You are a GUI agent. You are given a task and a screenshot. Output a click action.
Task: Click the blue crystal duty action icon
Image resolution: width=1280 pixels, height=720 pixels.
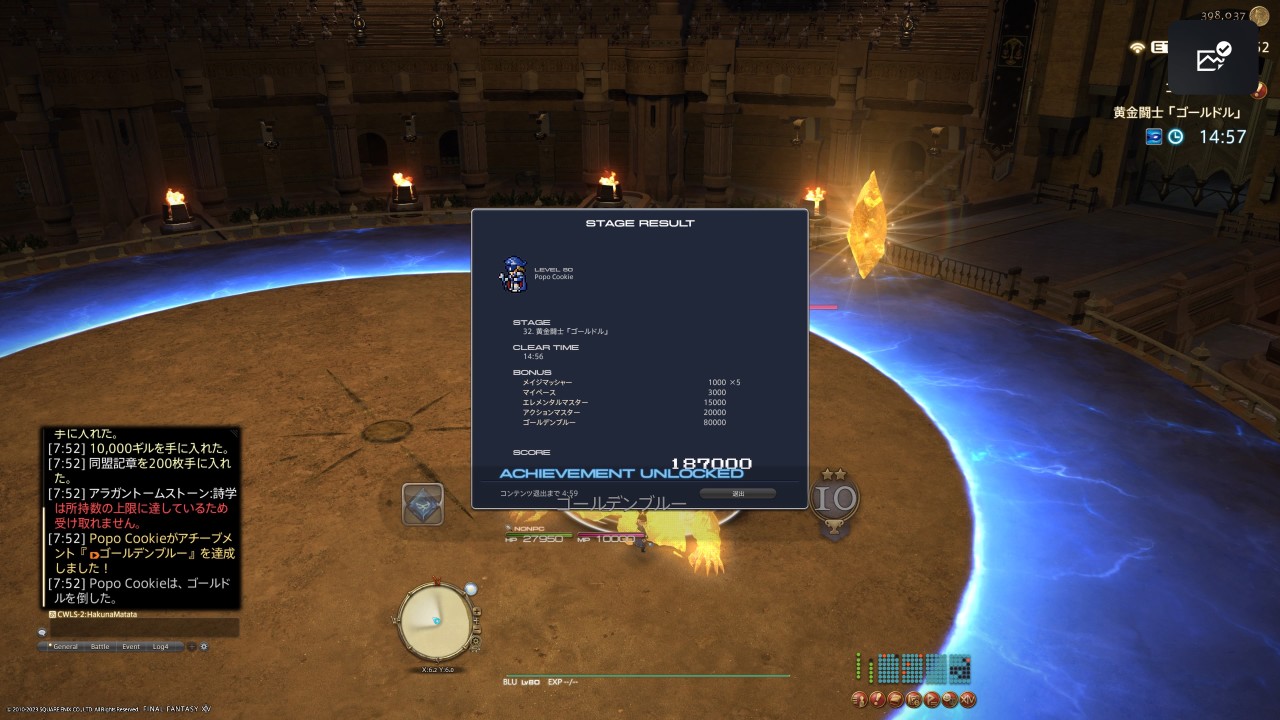[423, 504]
